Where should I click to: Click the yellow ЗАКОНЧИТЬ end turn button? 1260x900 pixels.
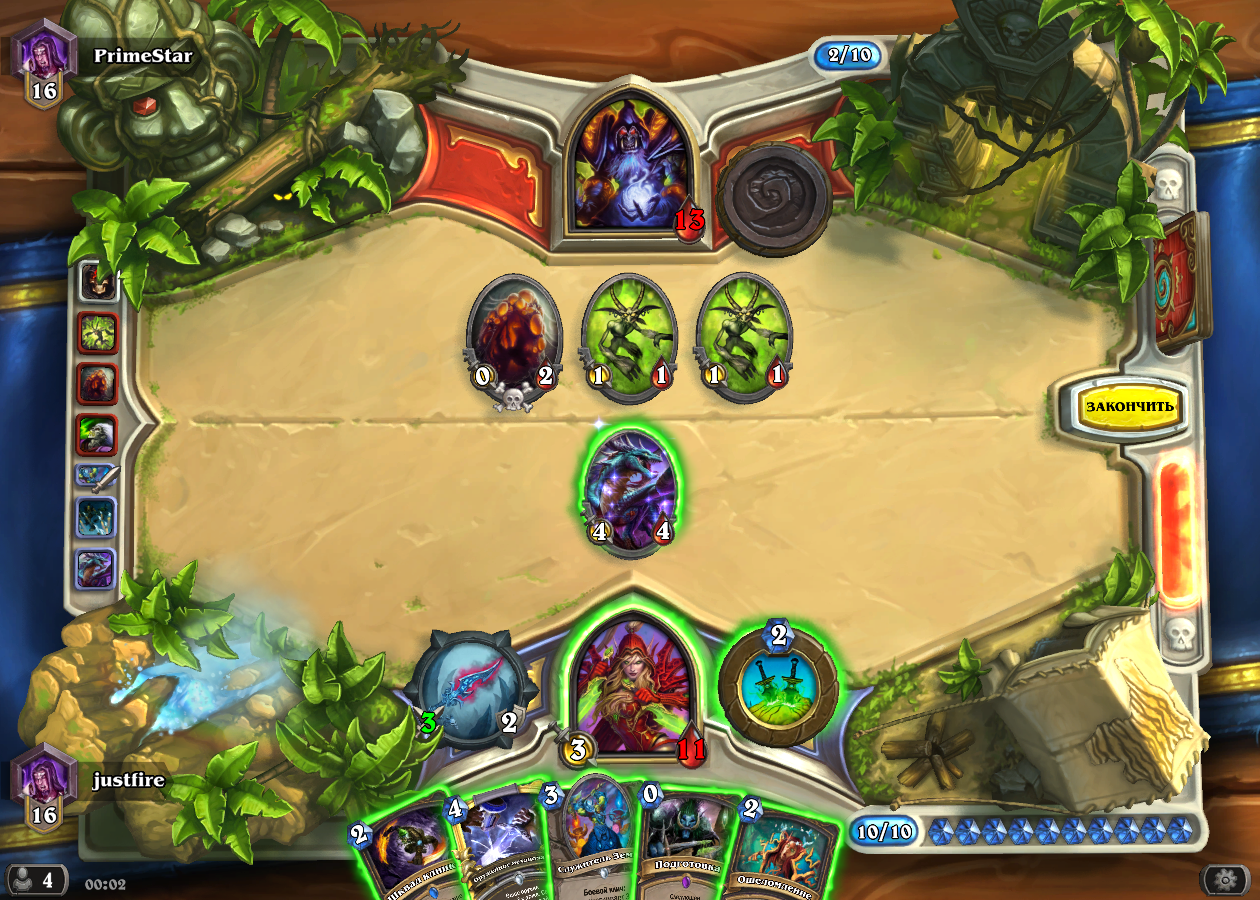tap(1130, 407)
